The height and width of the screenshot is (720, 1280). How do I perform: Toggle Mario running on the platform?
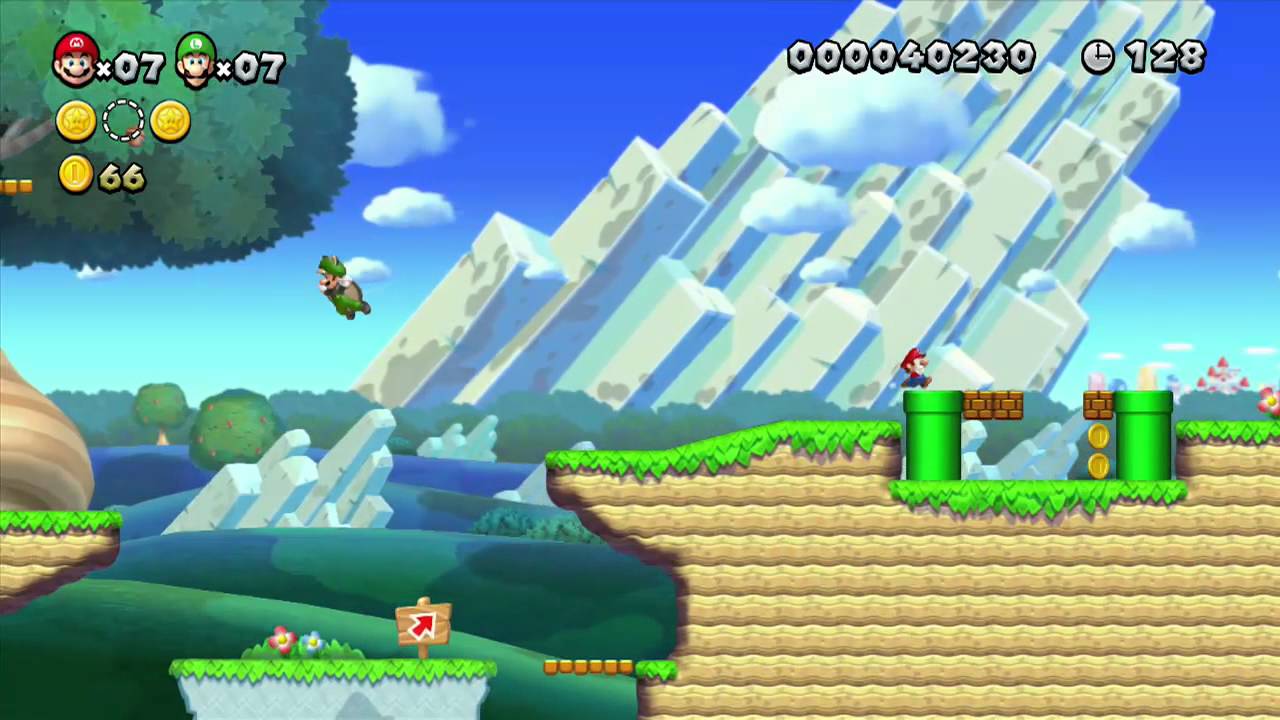tap(915, 370)
